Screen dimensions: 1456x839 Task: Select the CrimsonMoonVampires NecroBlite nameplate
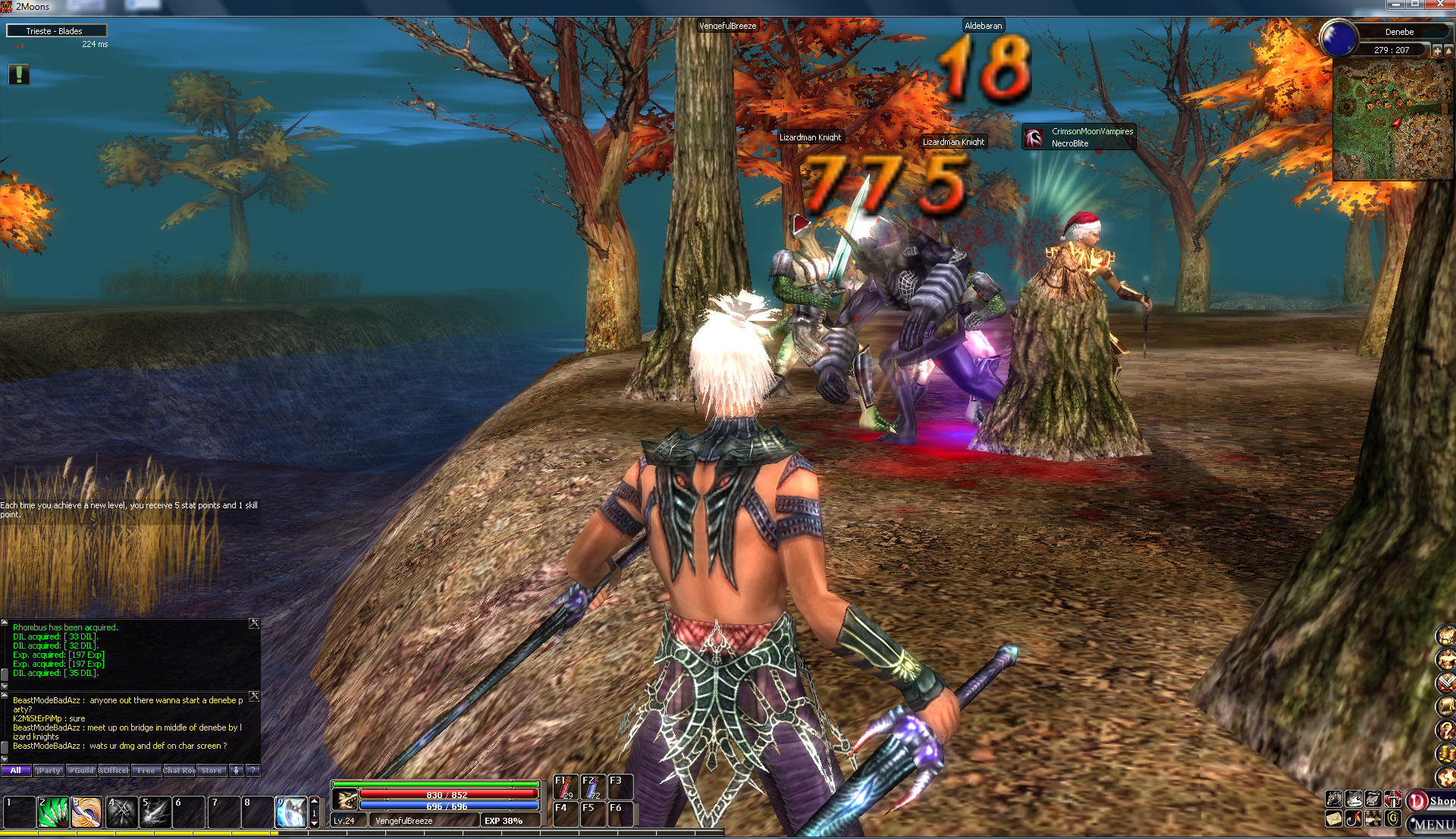1078,137
